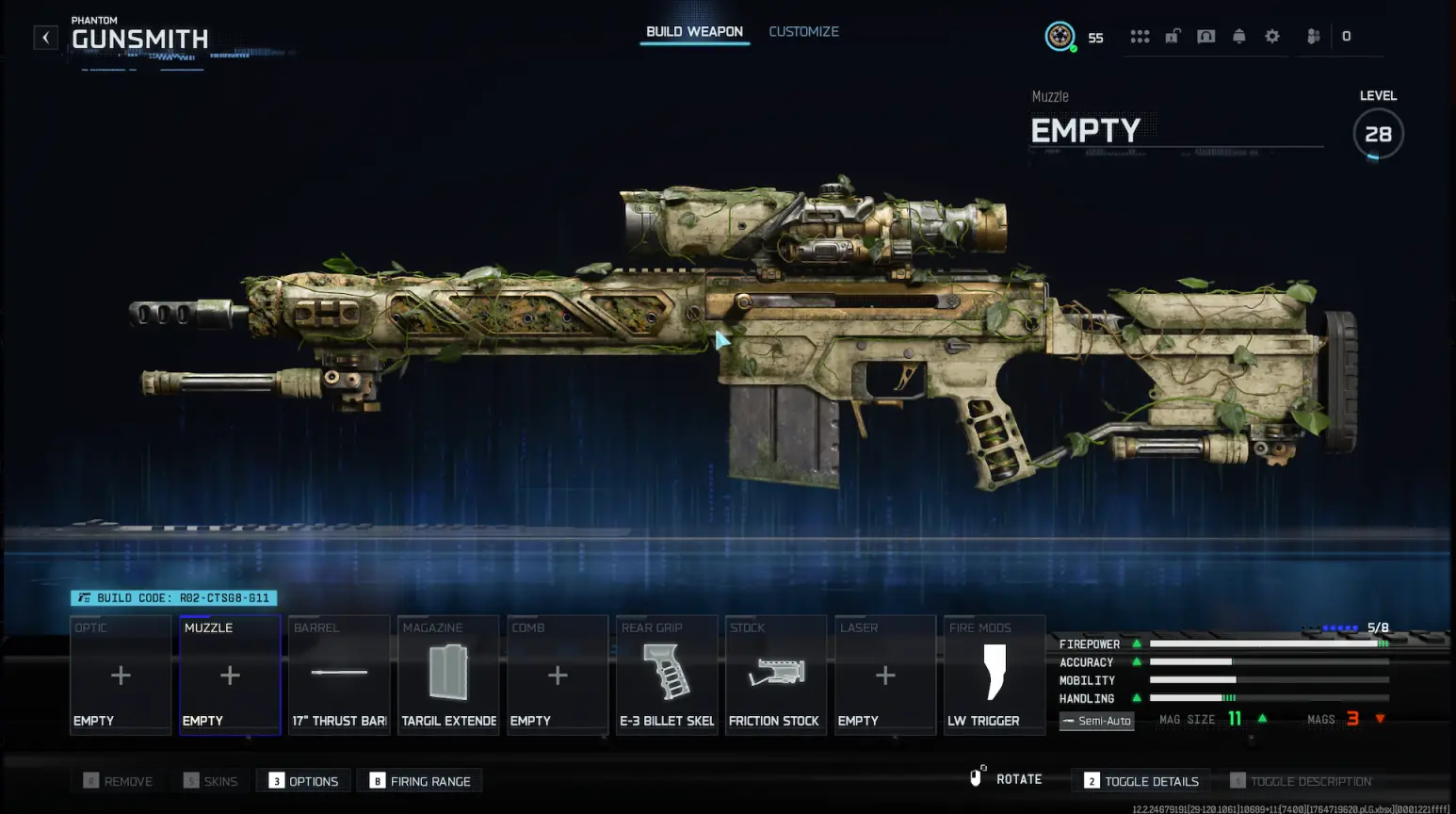Open the notifications bell icon
1456x814 pixels.
point(1238,36)
